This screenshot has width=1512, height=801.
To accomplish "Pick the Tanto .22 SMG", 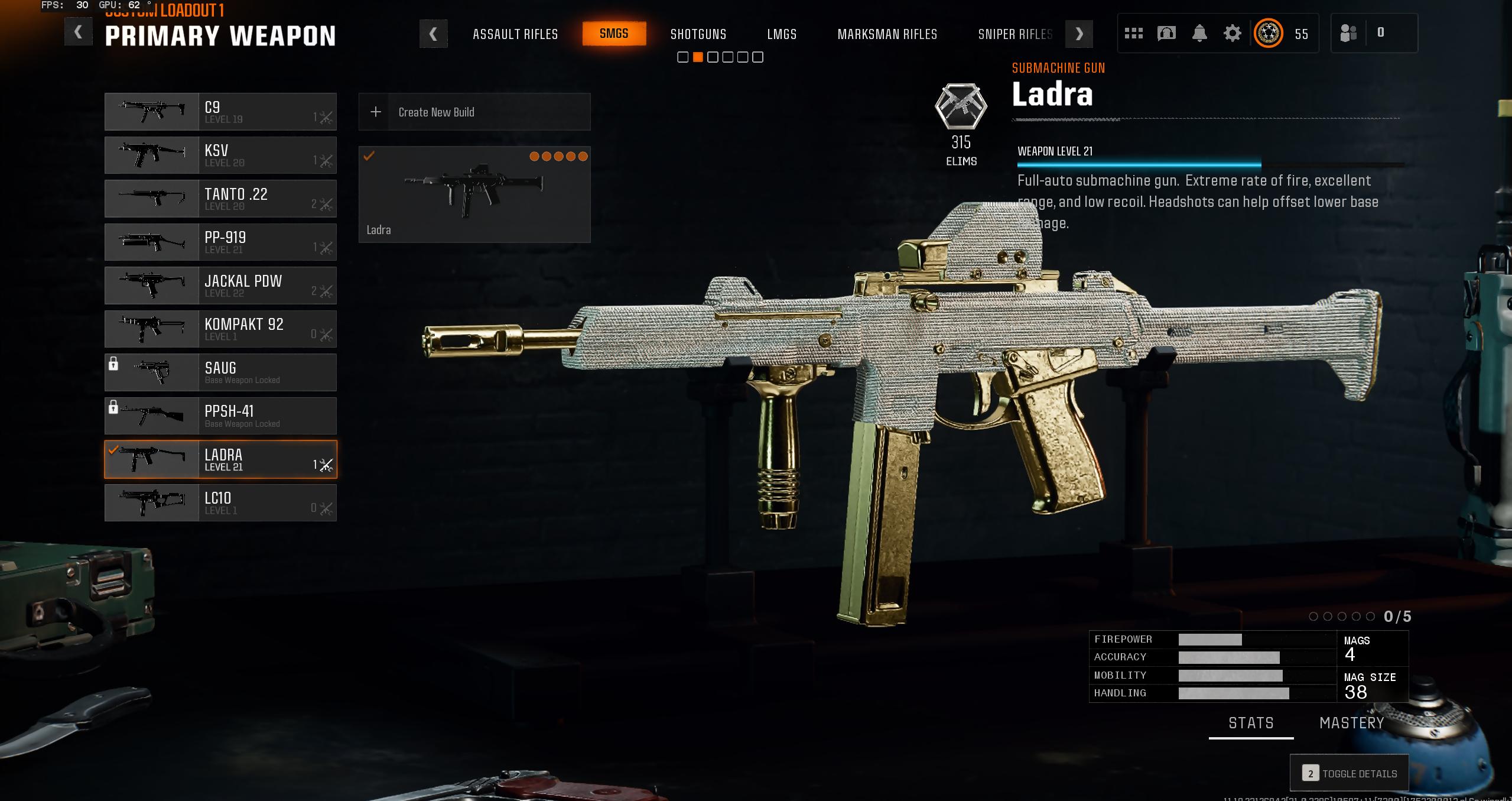I will click(x=220, y=199).
